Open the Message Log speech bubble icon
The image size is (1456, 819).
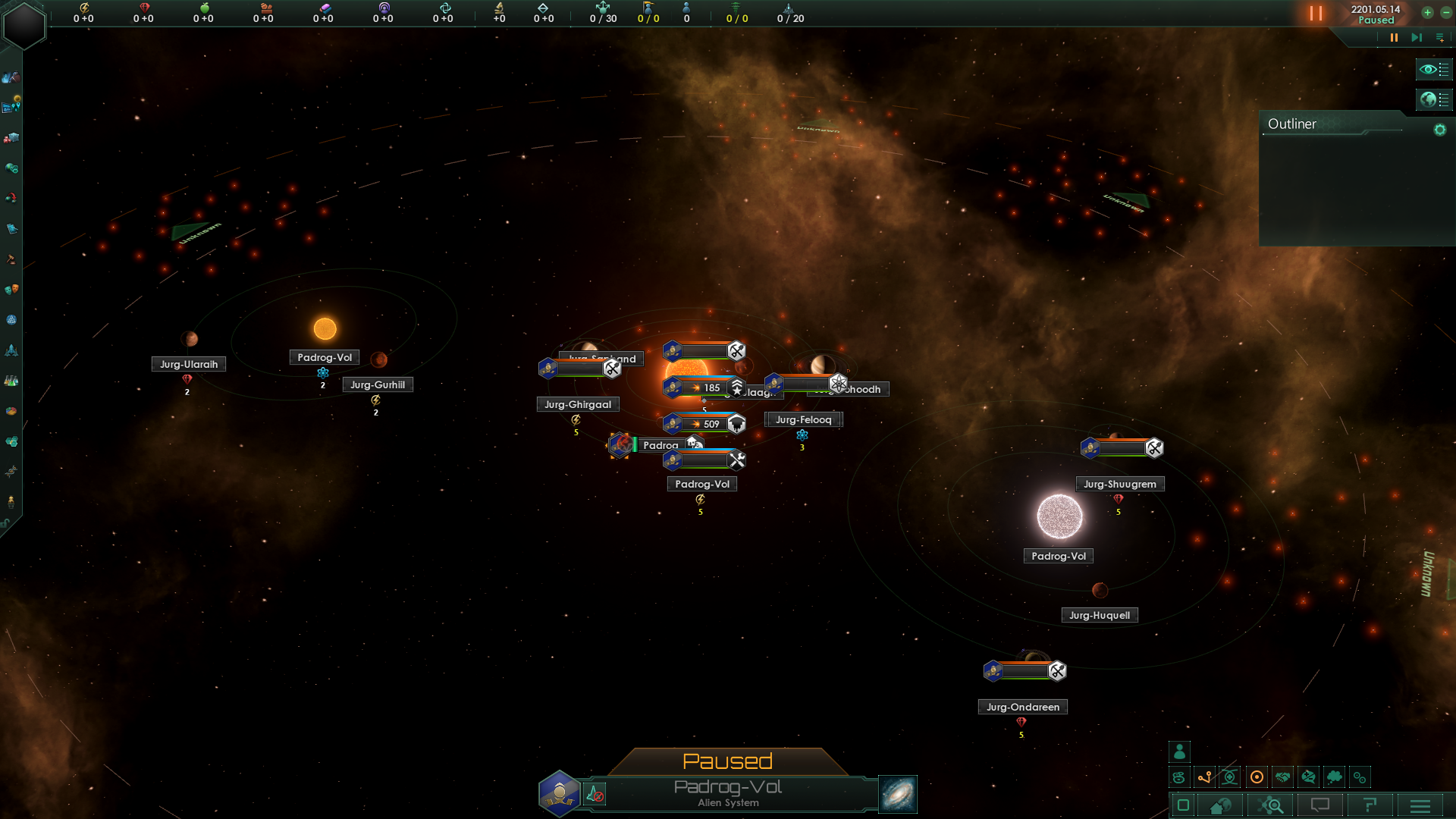pos(1320,805)
